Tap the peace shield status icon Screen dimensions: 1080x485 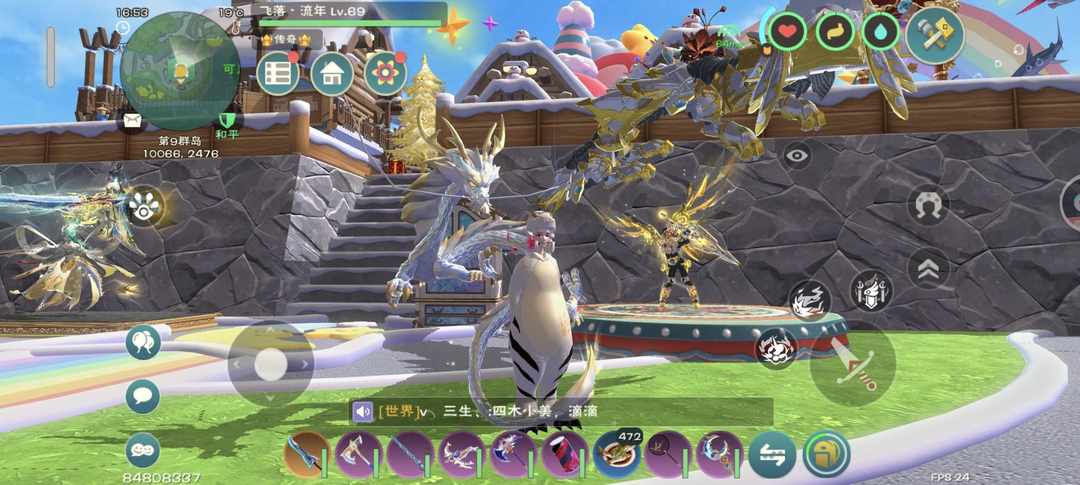[227, 123]
